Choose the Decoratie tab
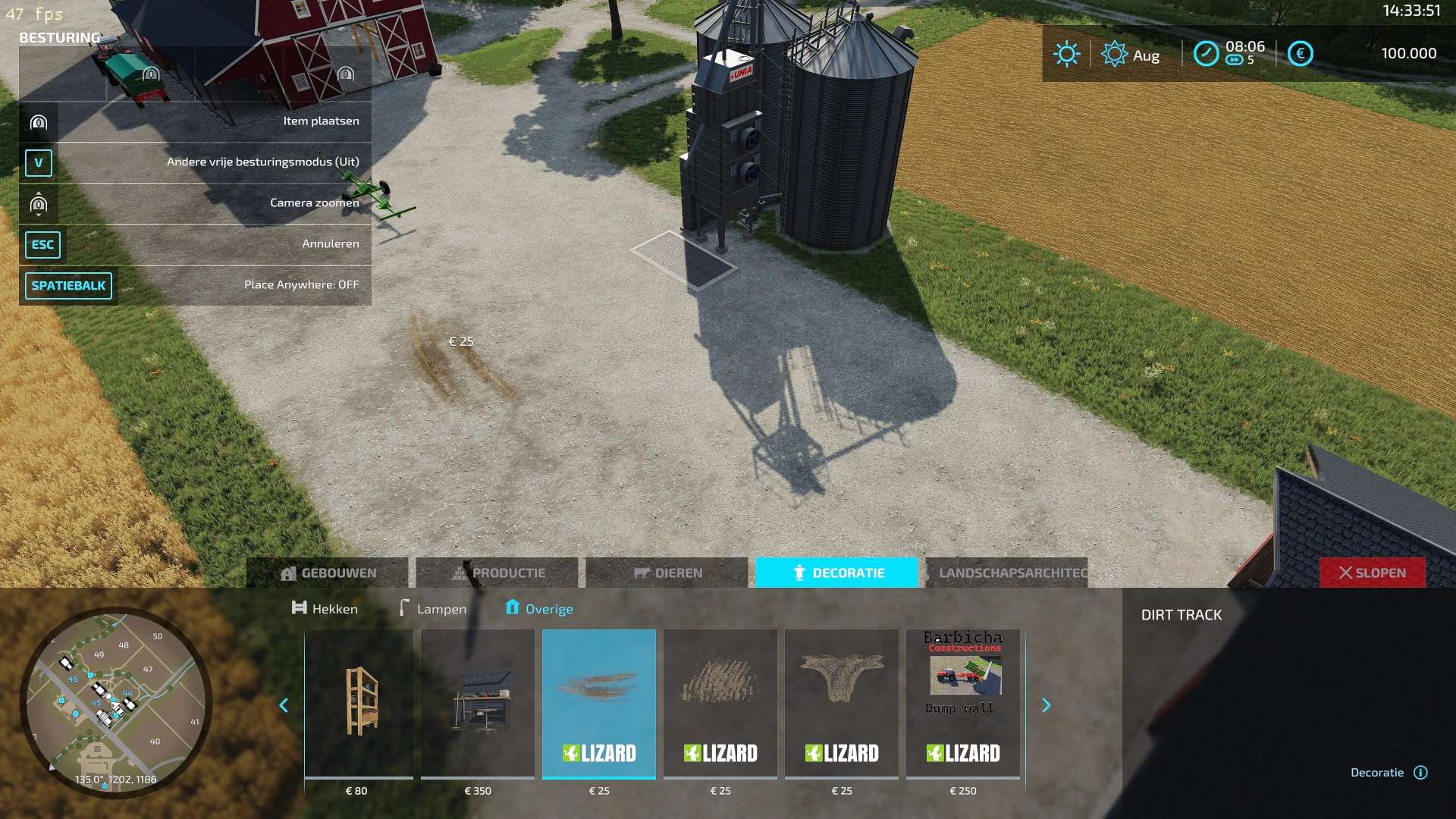The width and height of the screenshot is (1456, 819). click(837, 573)
